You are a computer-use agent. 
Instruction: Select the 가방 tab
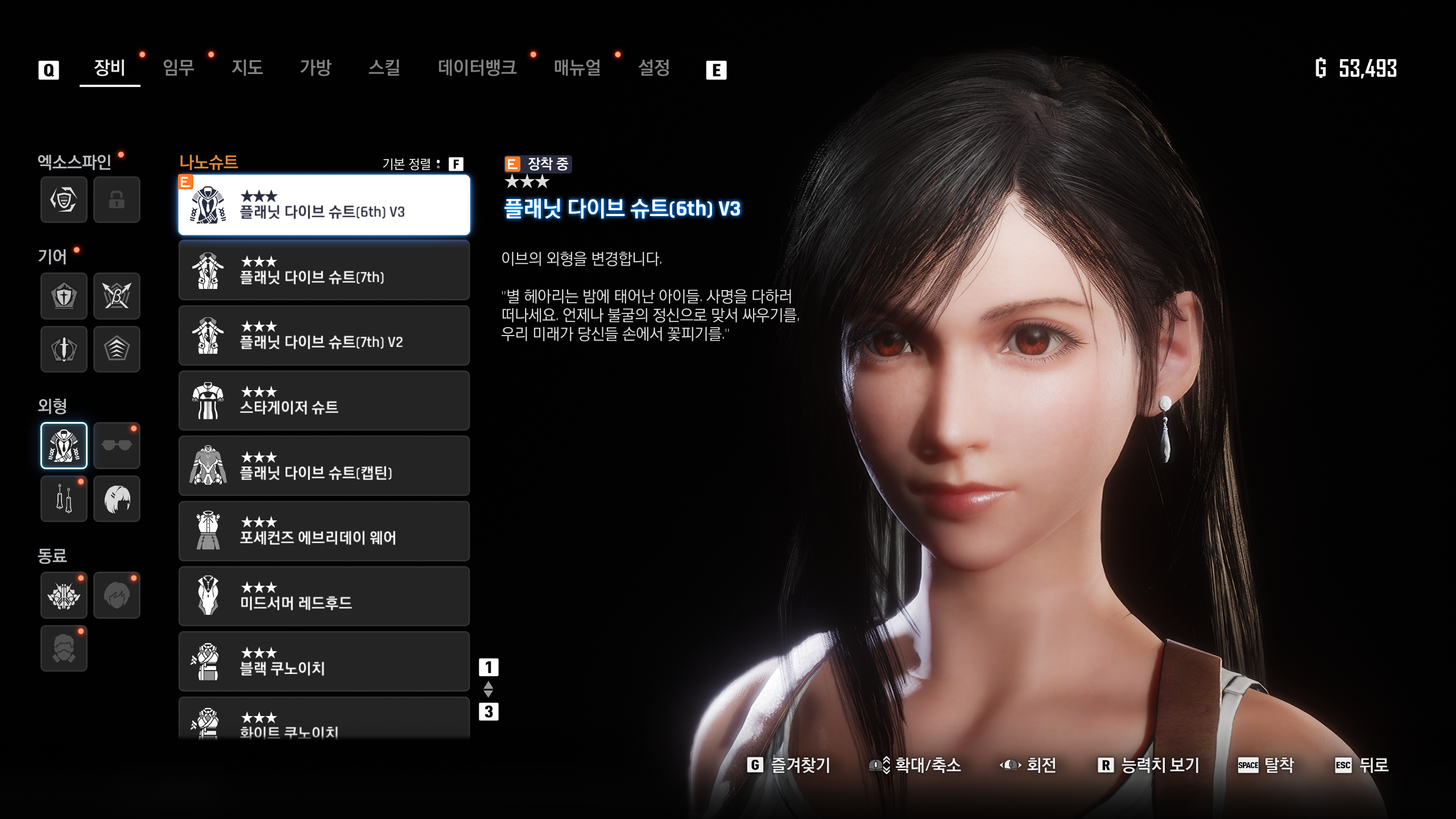[316, 68]
